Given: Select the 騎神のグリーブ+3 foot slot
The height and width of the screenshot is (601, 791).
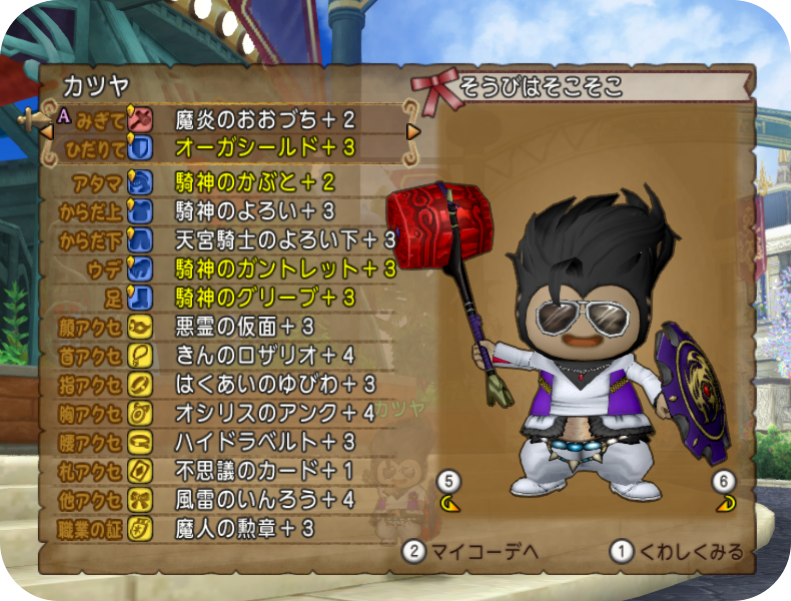Looking at the screenshot, I should pyautogui.click(x=265, y=298).
